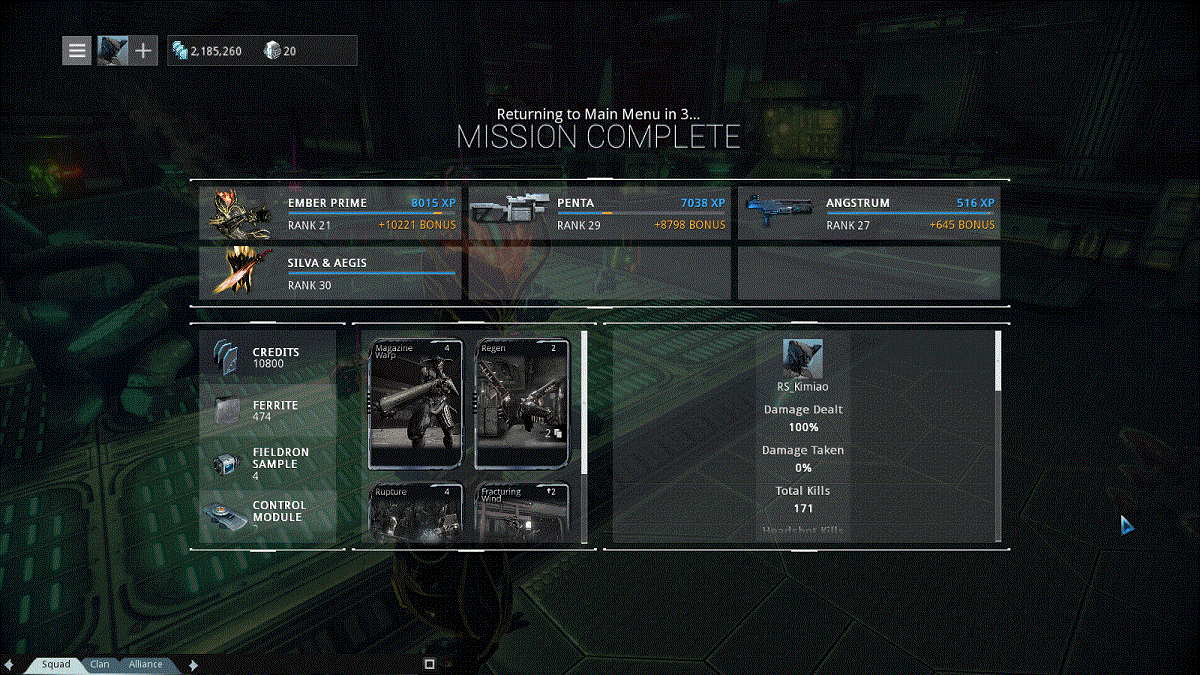
Task: Select the Ember Prime XP row
Action: tap(330, 214)
